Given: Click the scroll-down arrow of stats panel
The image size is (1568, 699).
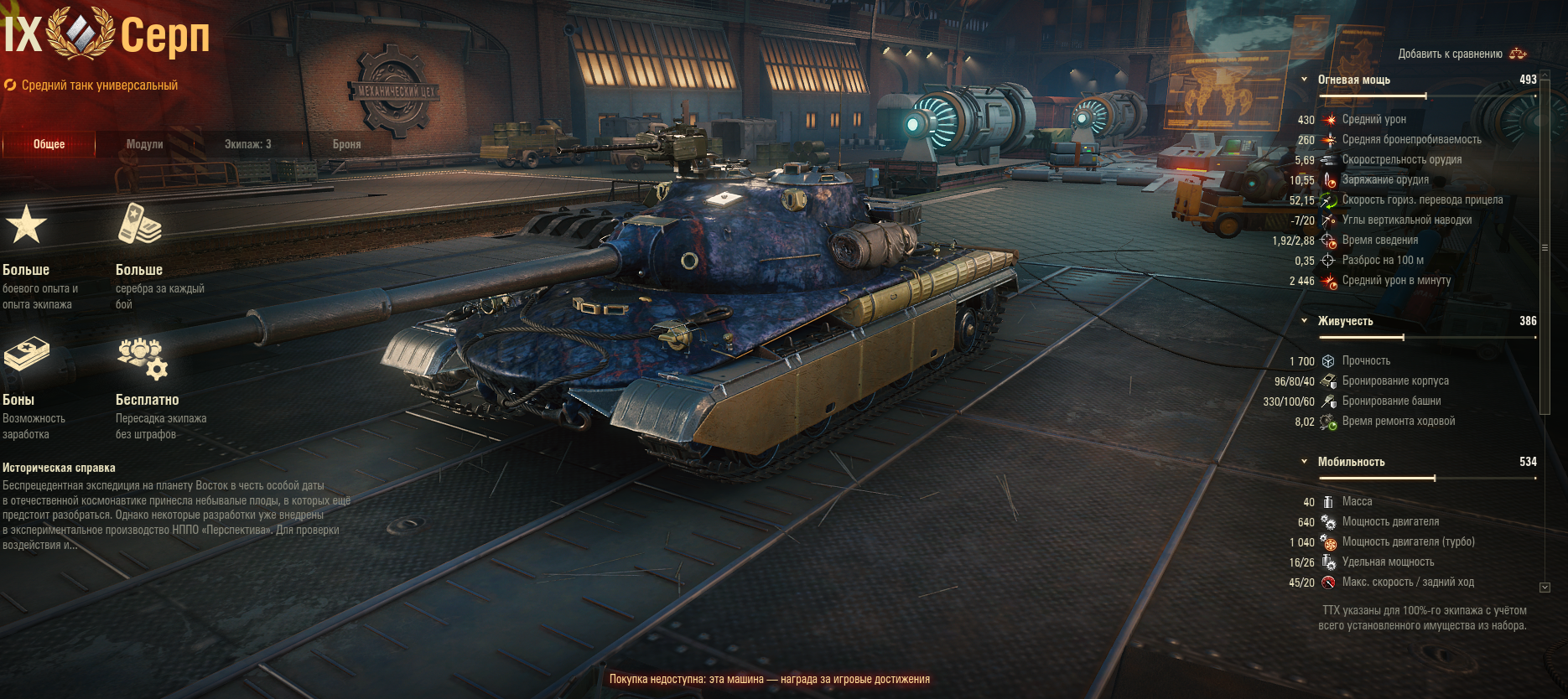Looking at the screenshot, I should pyautogui.click(x=1545, y=588).
